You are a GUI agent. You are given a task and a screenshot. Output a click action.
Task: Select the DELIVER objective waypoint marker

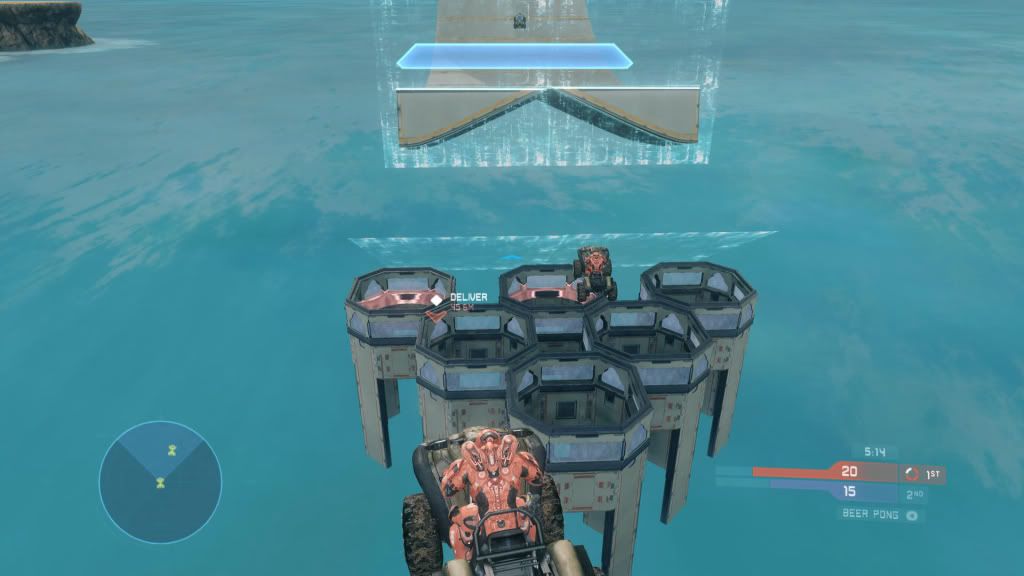click(437, 298)
